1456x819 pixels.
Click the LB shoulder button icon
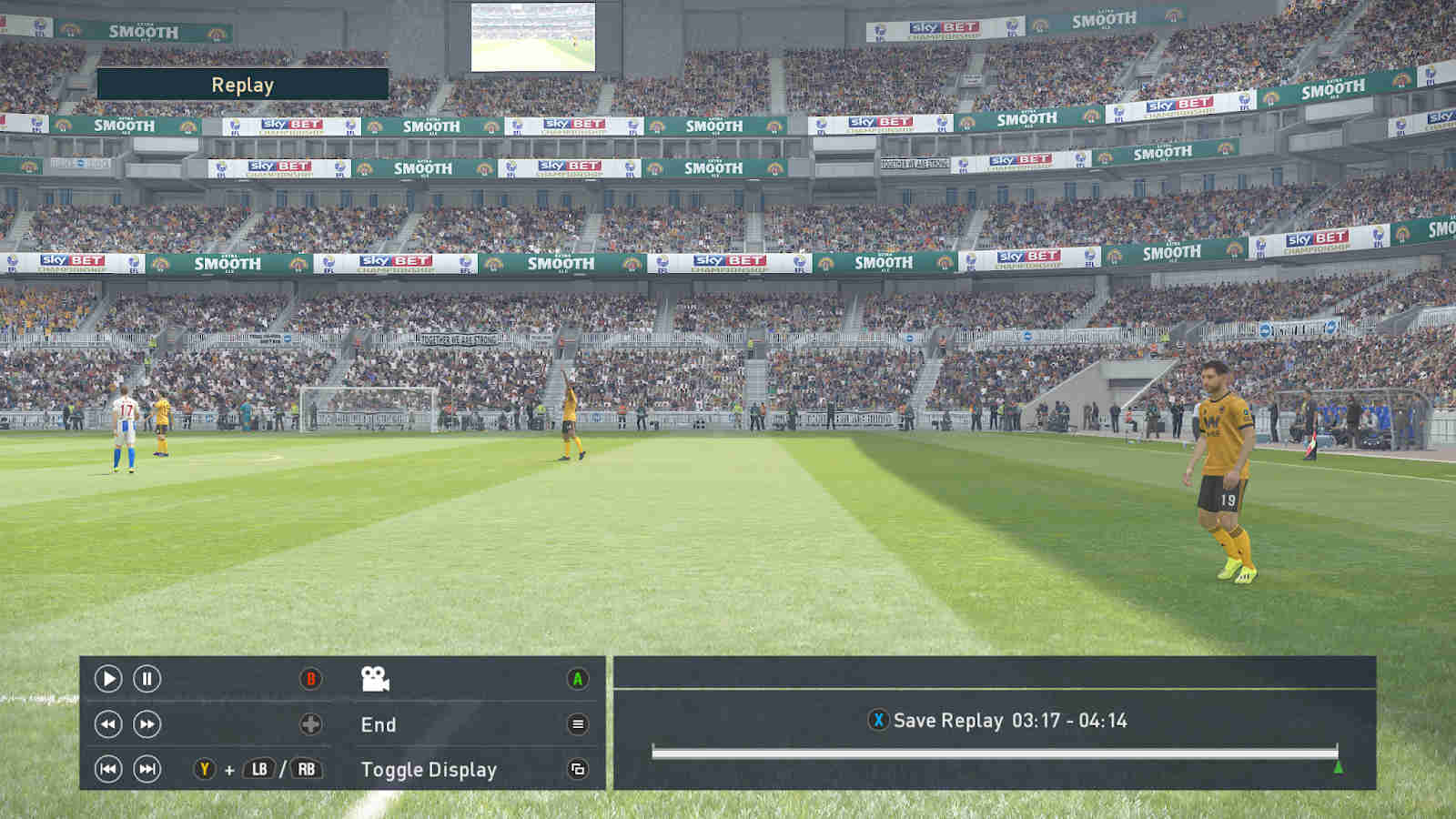tap(258, 769)
